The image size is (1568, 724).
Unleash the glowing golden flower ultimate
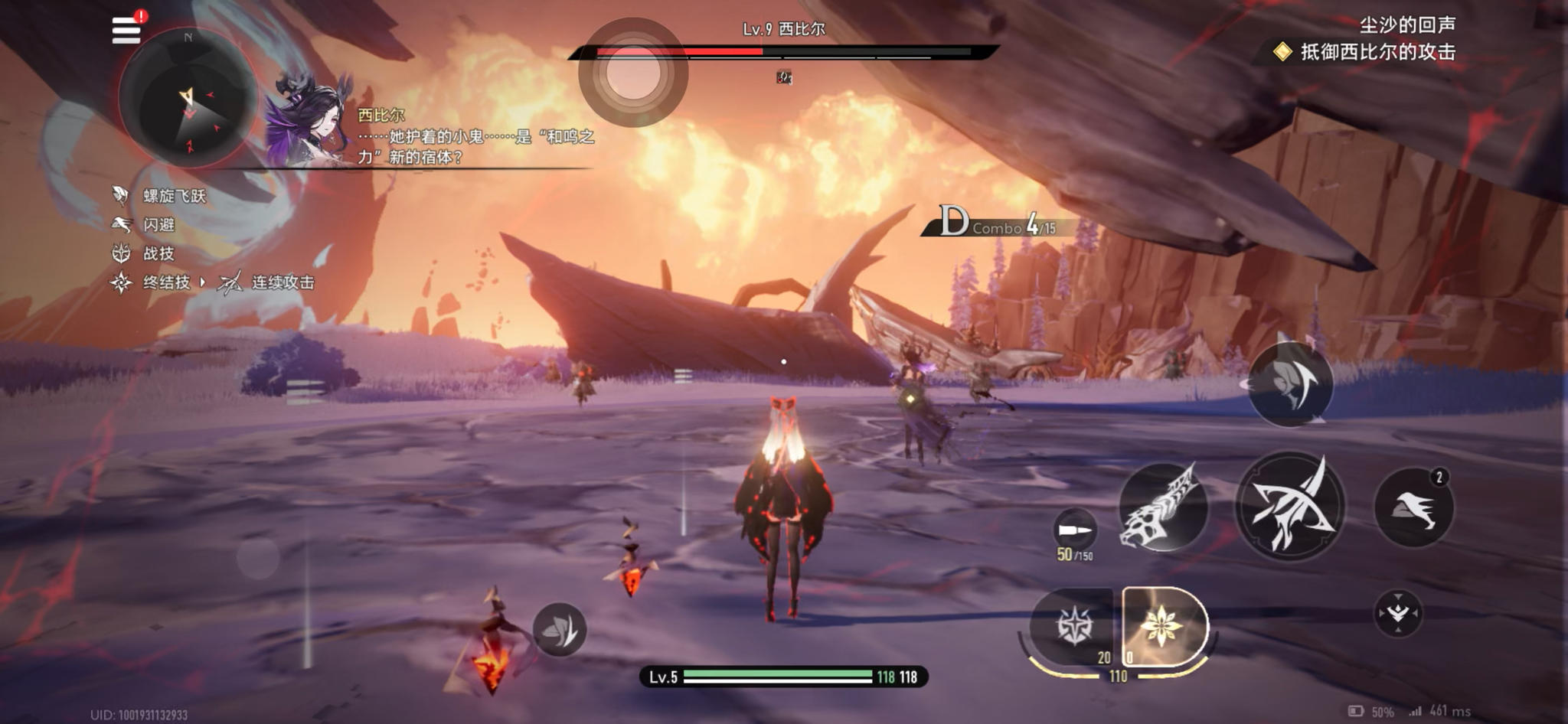point(1163,625)
